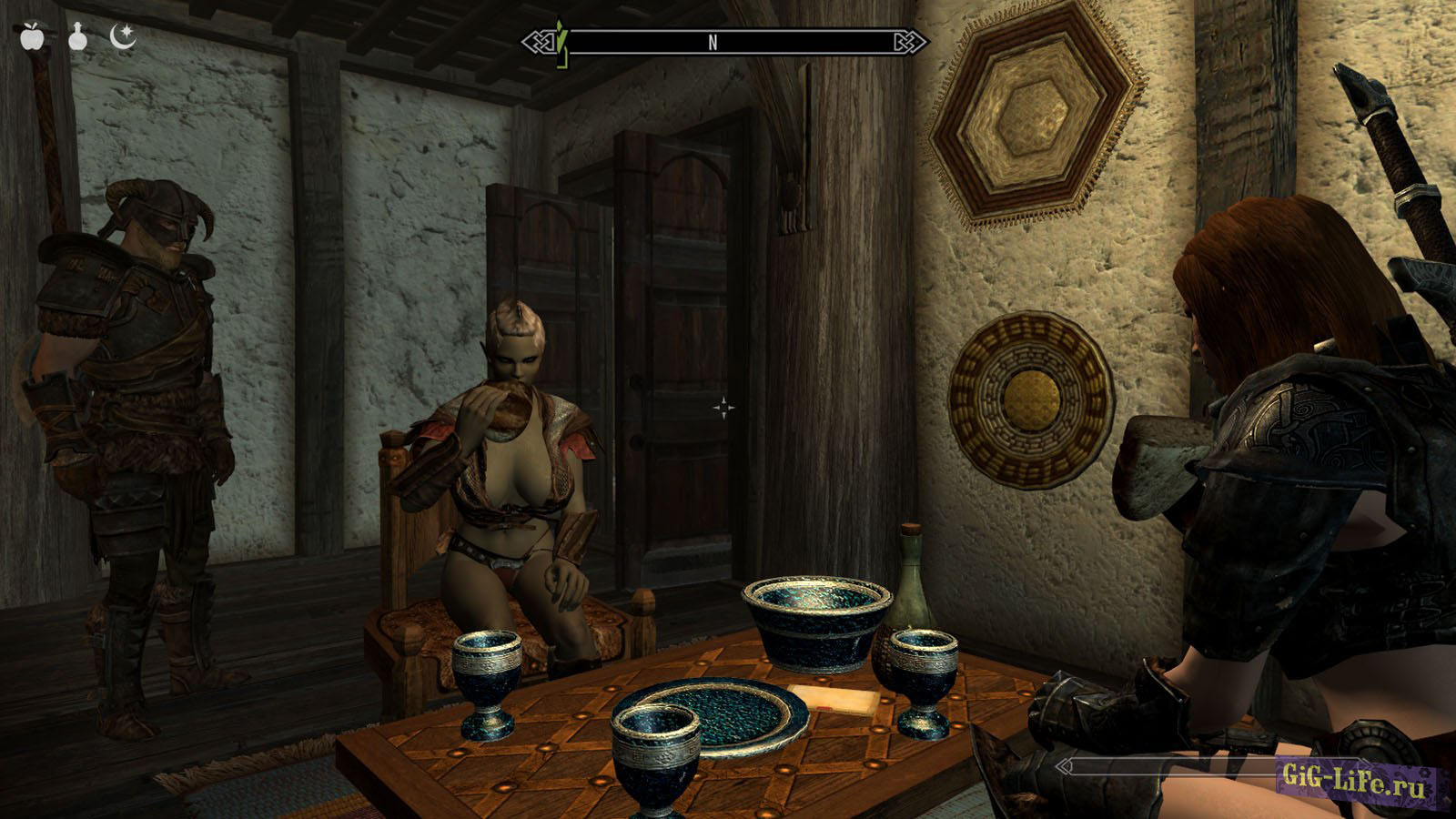The image size is (1456, 819).
Task: Click the apple hunger status icon
Action: (33, 37)
